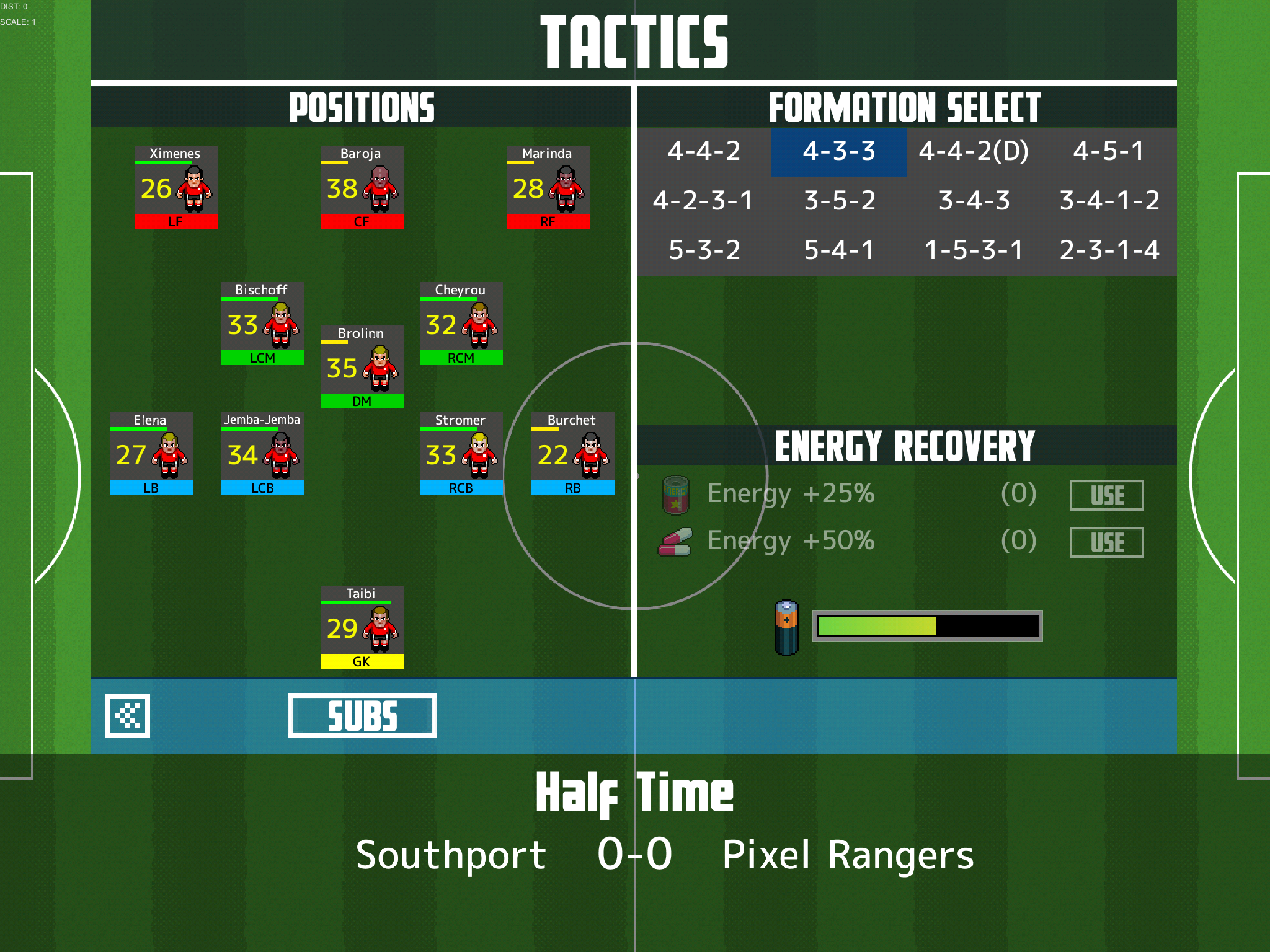Open the SUBS substitutions panel
The width and height of the screenshot is (1270, 952).
coord(362,715)
